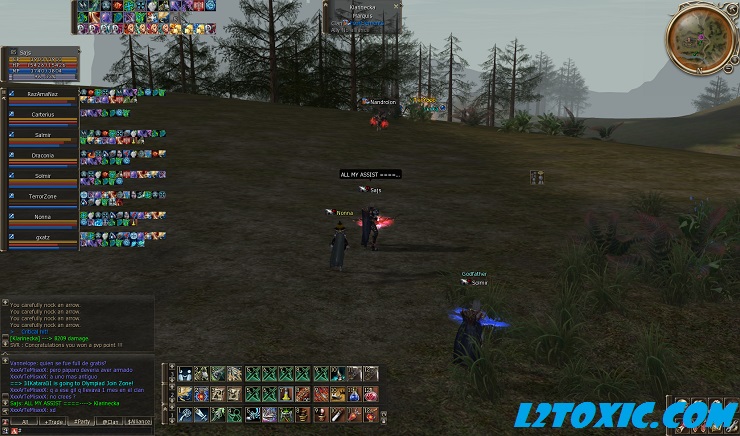The width and height of the screenshot is (740, 436).
Task: Show the @Clan chat tab
Action: [110, 422]
